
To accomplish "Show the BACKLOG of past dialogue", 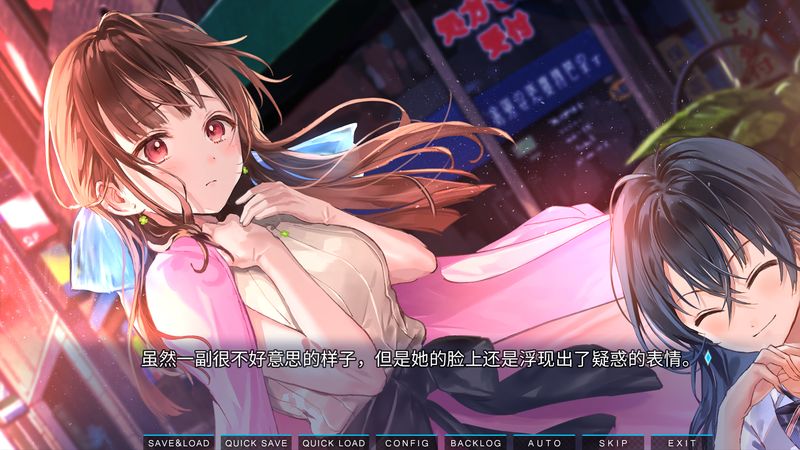I will coord(475,442).
